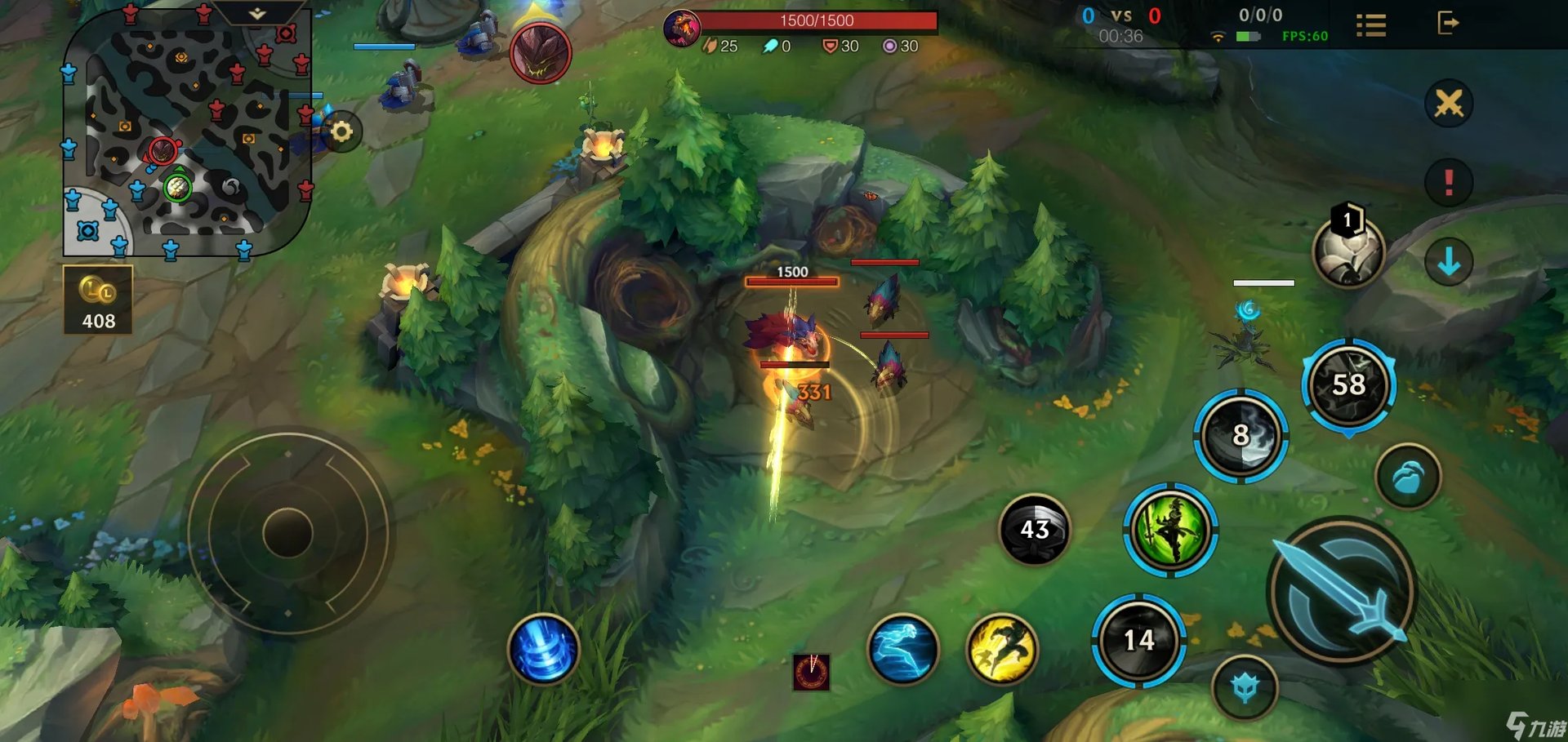The height and width of the screenshot is (742, 1568).
Task: Use the yellow Flash summoner spell
Action: (x=1002, y=649)
